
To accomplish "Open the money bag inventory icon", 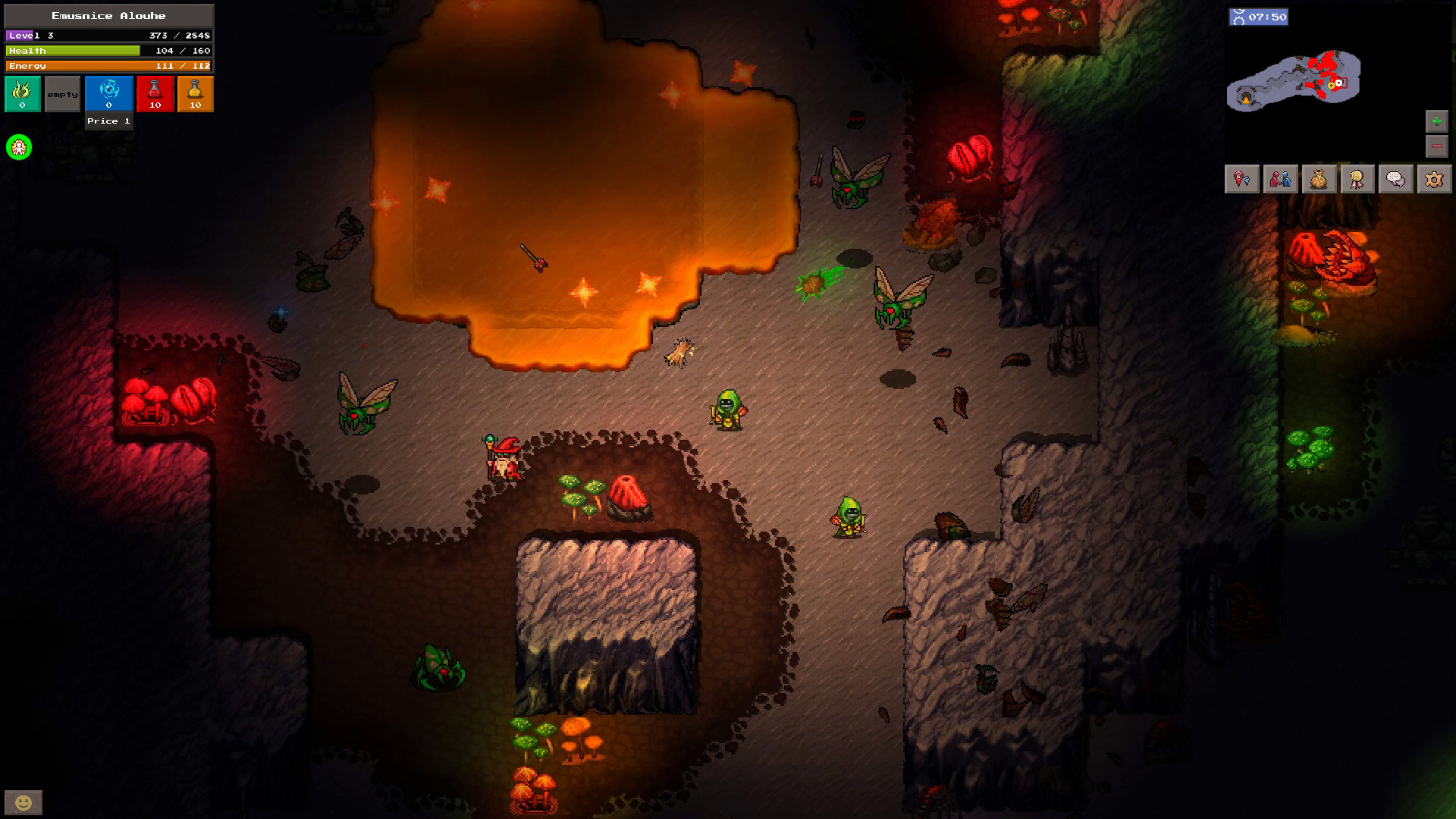I will [1318, 179].
